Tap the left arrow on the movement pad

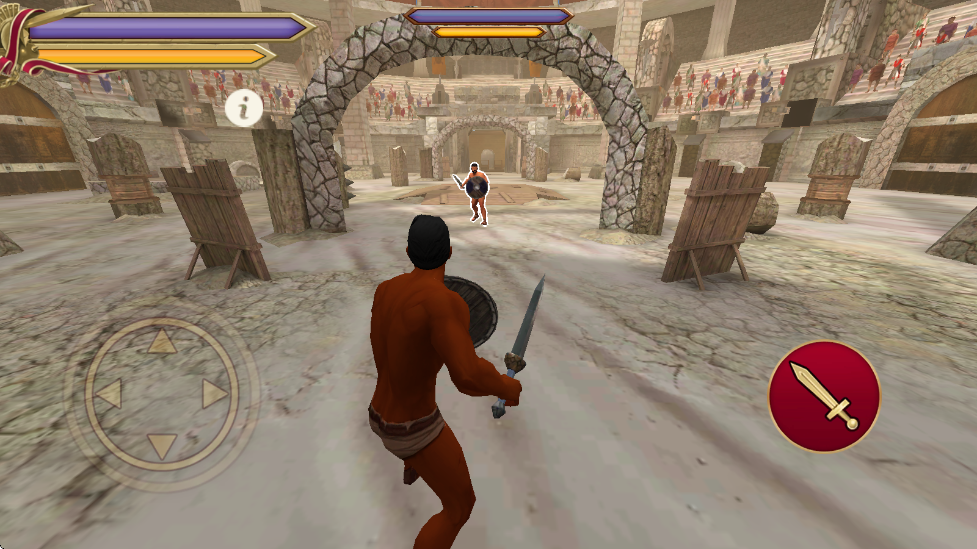pyautogui.click(x=109, y=394)
